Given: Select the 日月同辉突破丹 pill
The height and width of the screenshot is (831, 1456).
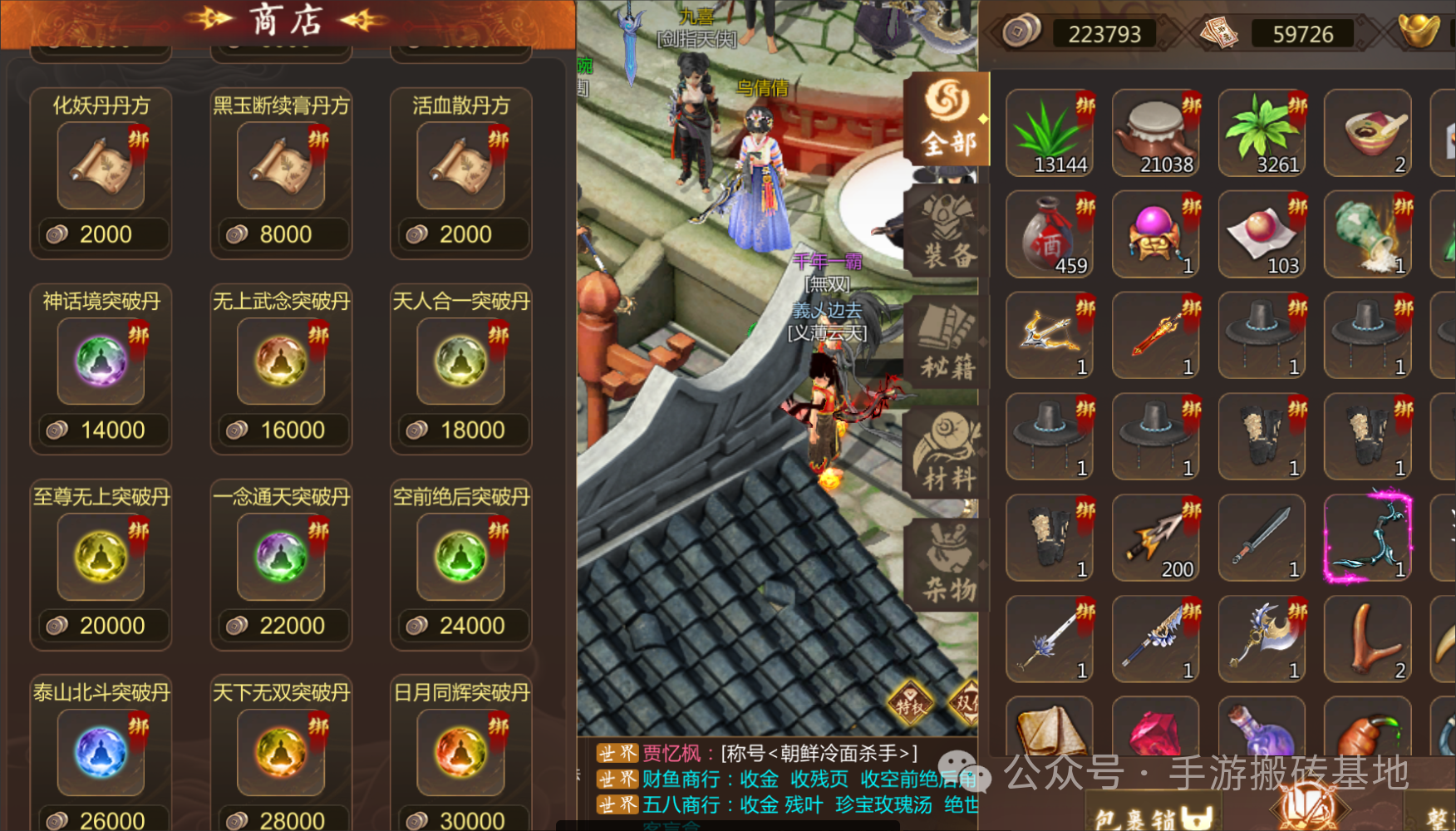Looking at the screenshot, I should click(x=460, y=752).
